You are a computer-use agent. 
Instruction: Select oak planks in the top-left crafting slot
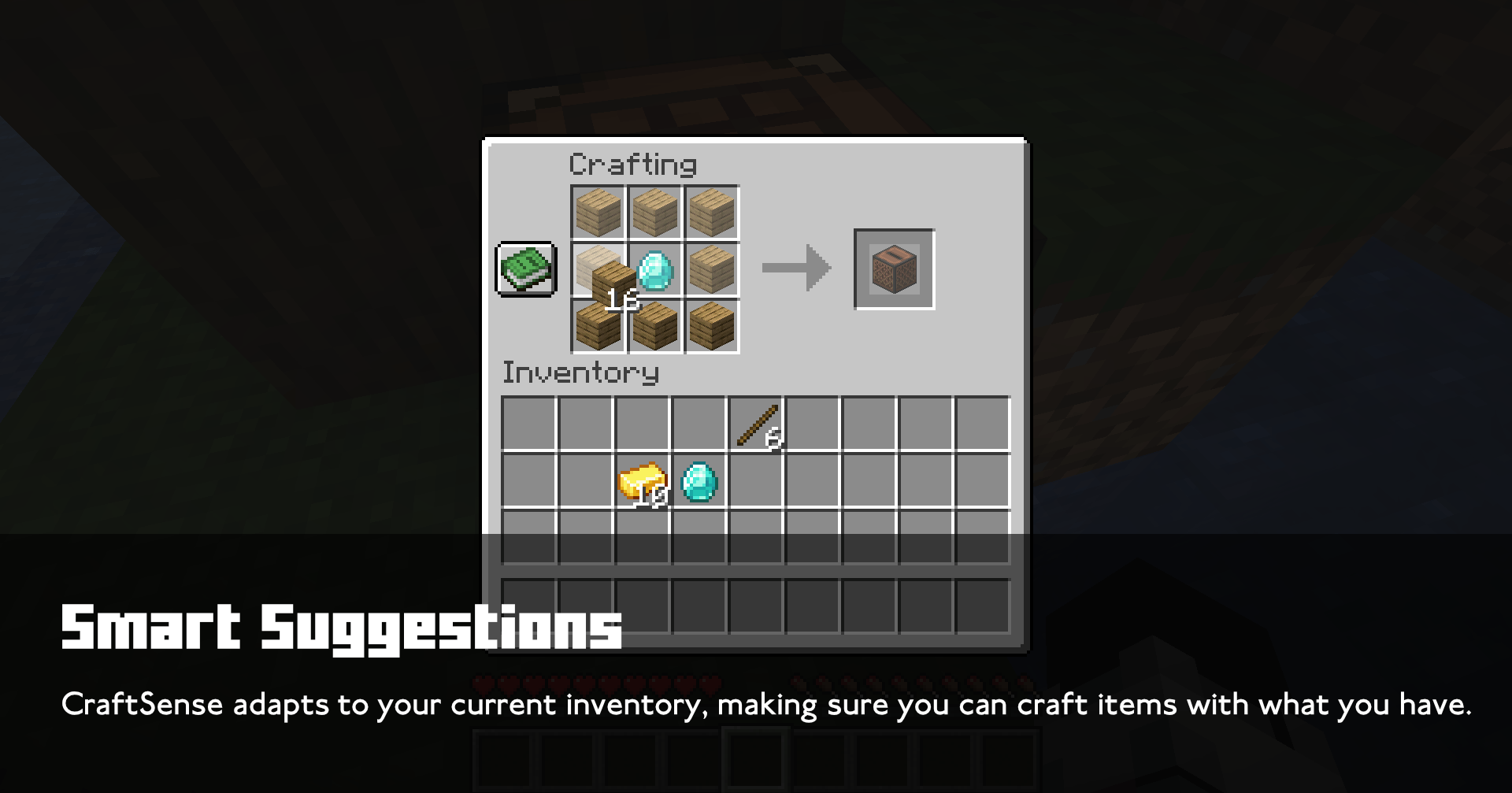[x=596, y=211]
